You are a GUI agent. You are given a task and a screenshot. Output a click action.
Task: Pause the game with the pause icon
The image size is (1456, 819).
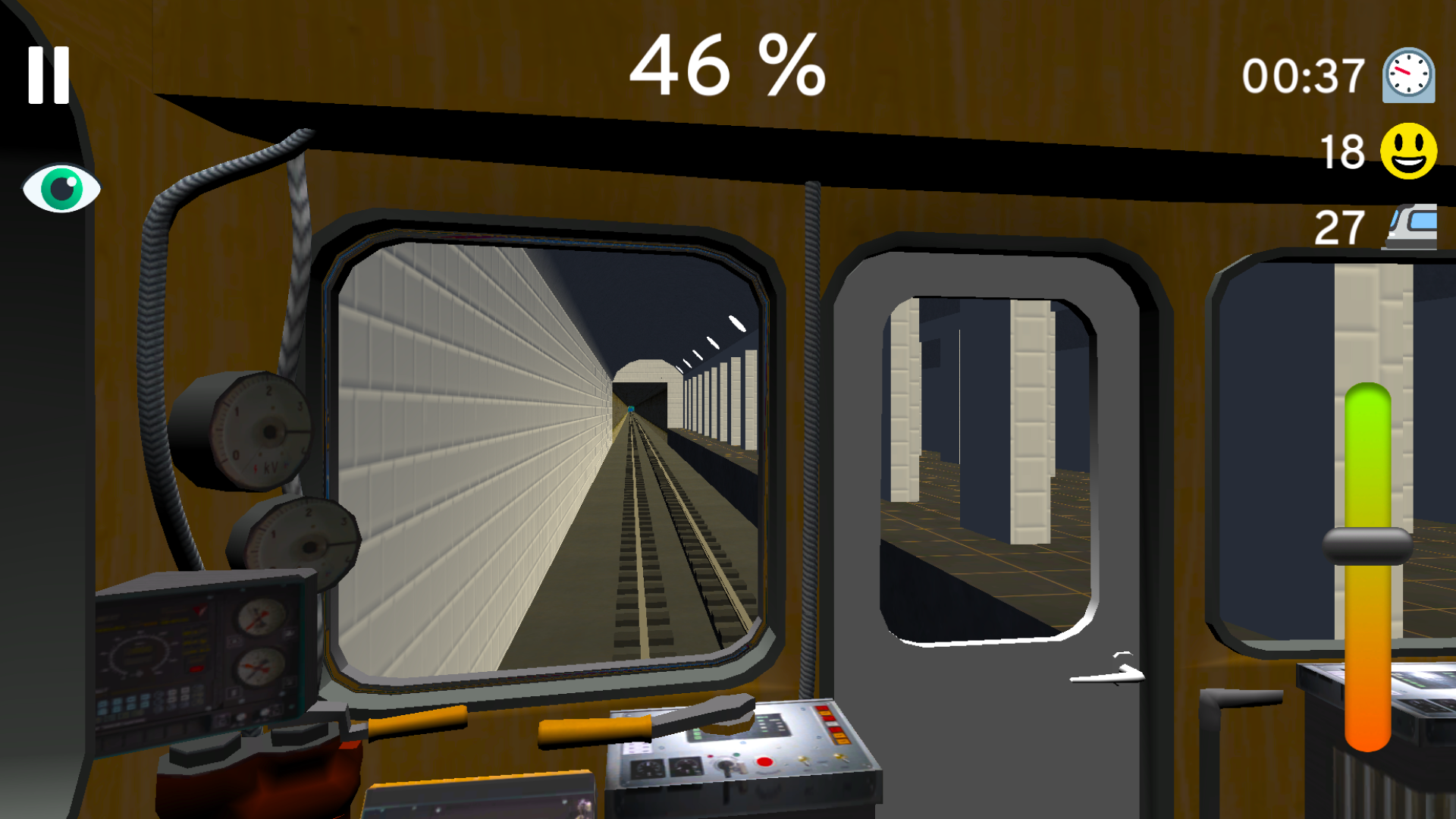[x=47, y=74]
